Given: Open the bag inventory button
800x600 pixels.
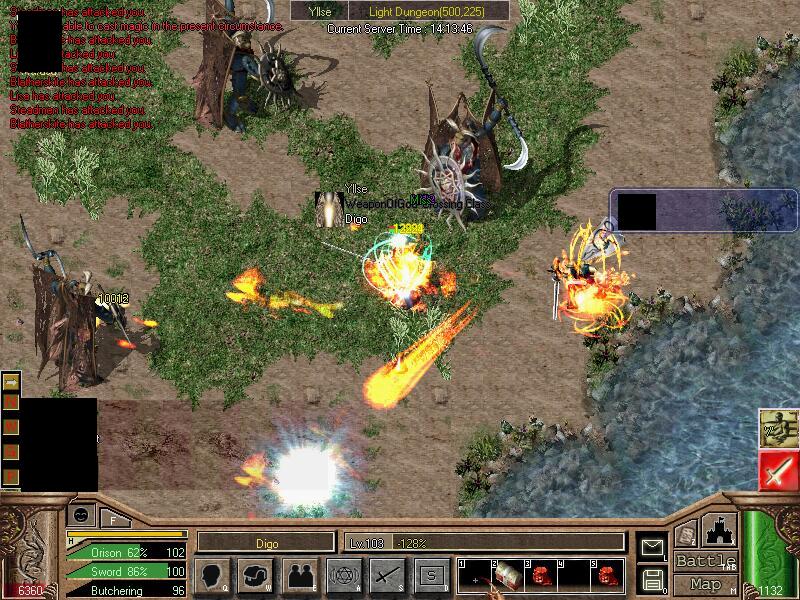Looking at the screenshot, I should (257, 575).
